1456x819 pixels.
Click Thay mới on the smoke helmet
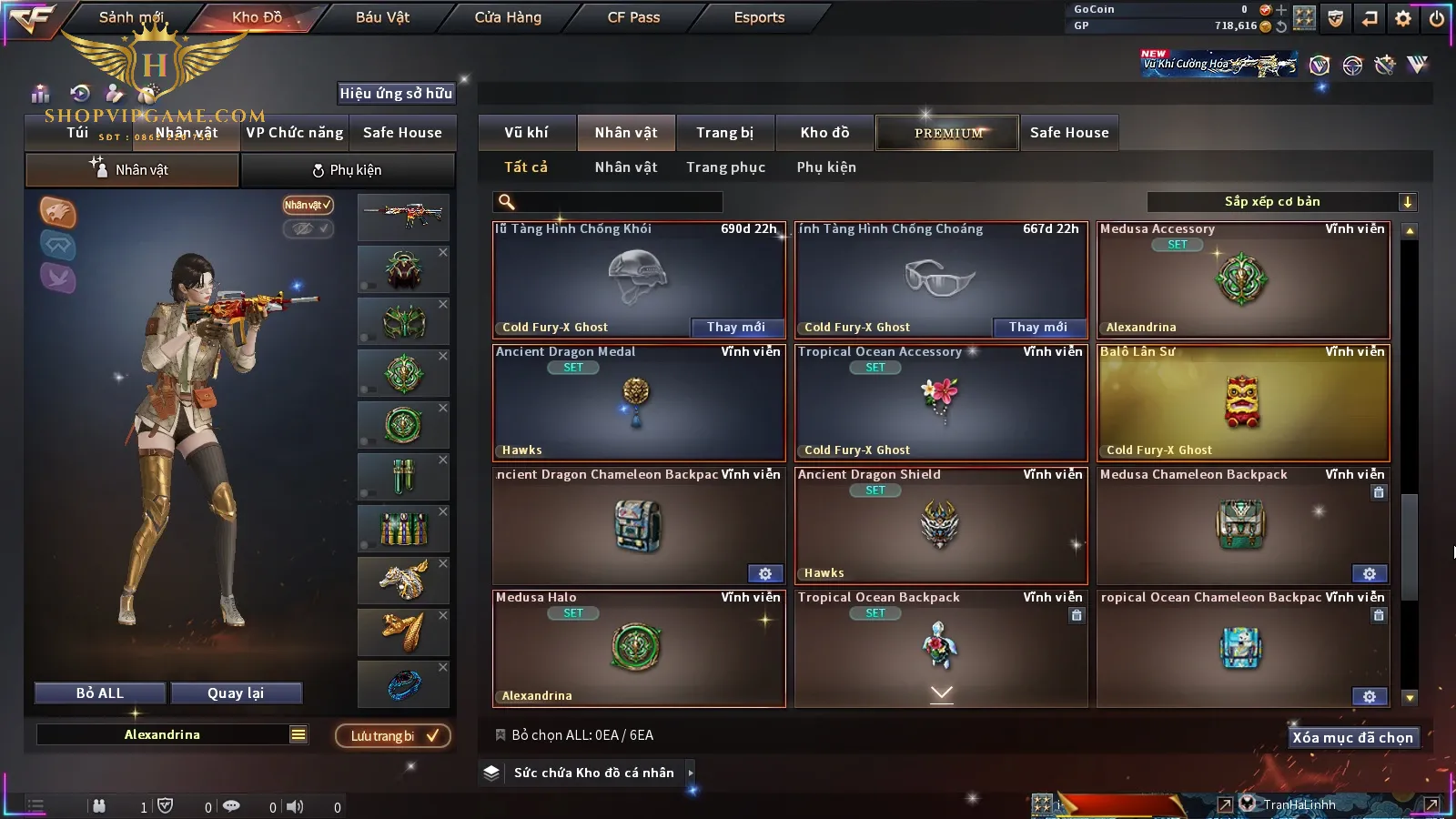(735, 328)
